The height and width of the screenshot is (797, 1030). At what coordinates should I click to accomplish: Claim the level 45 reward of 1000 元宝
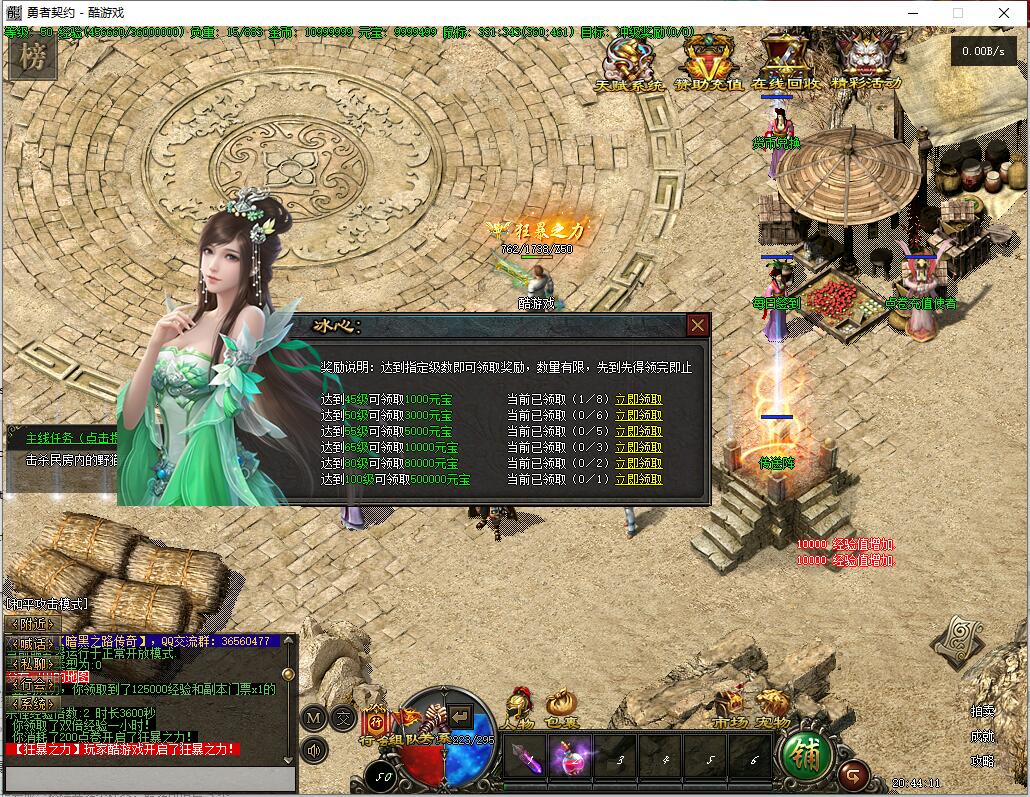[638, 399]
